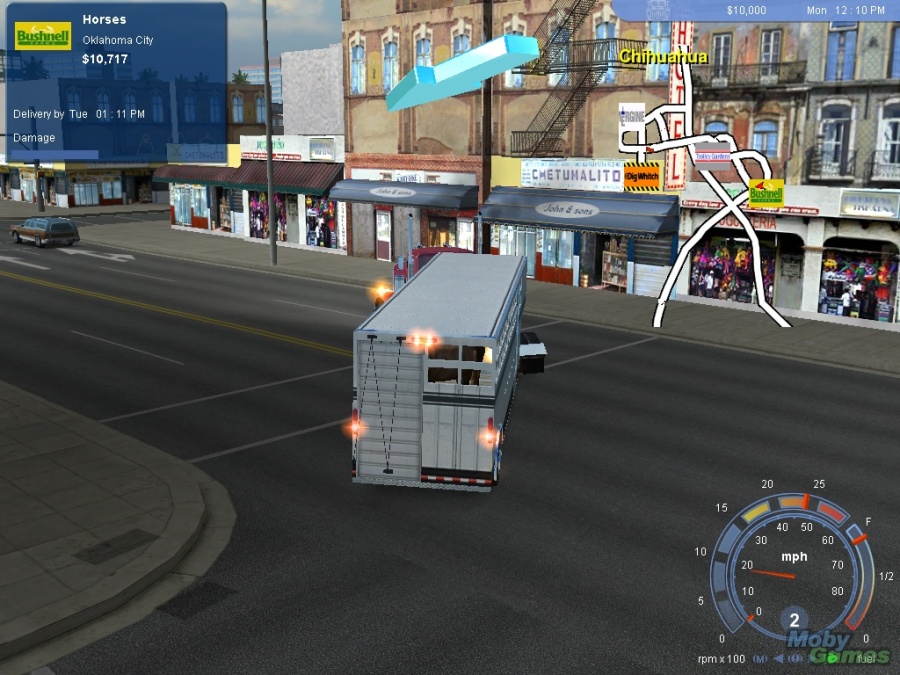Select the Dig Whitch marker on the map

(x=643, y=176)
